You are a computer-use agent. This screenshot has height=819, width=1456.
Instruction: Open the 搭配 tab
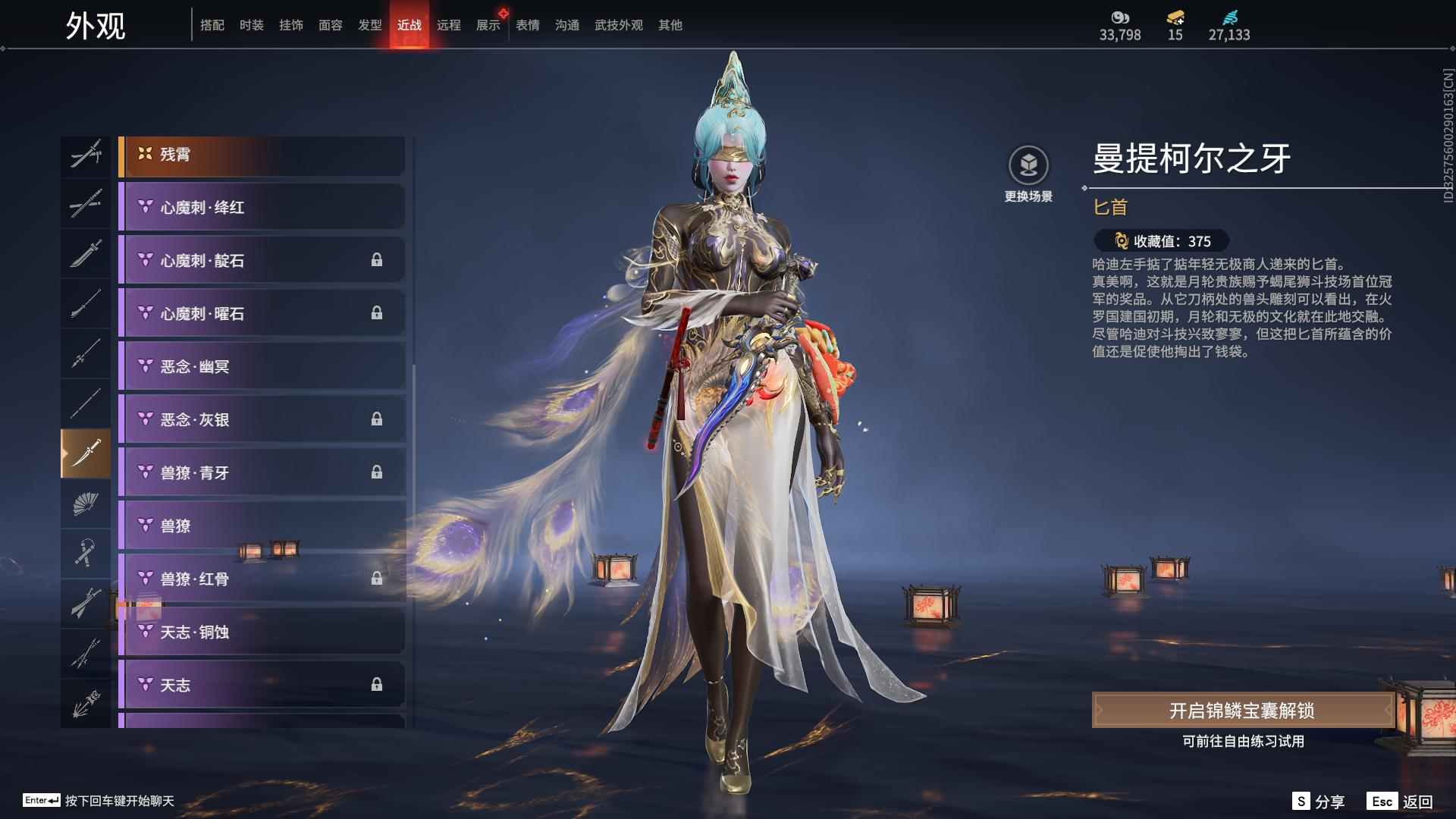click(212, 25)
